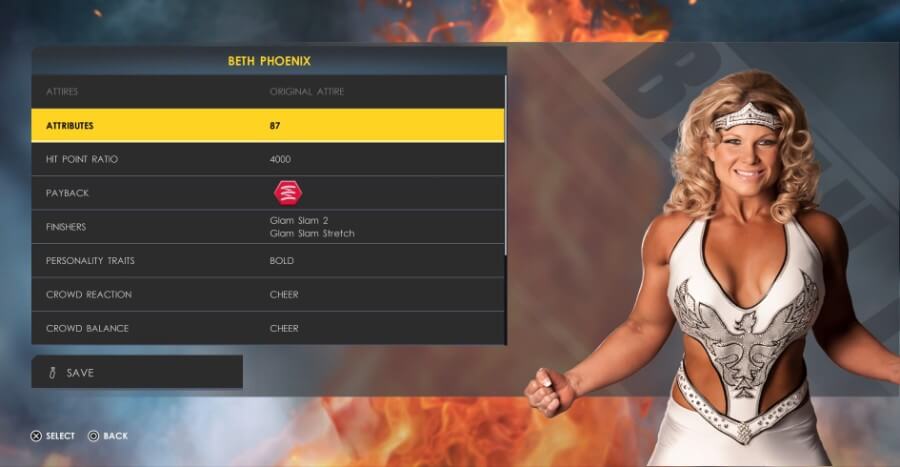This screenshot has width=900, height=467.
Task: Select the Crowd Balance row
Action: pyautogui.click(x=268, y=328)
